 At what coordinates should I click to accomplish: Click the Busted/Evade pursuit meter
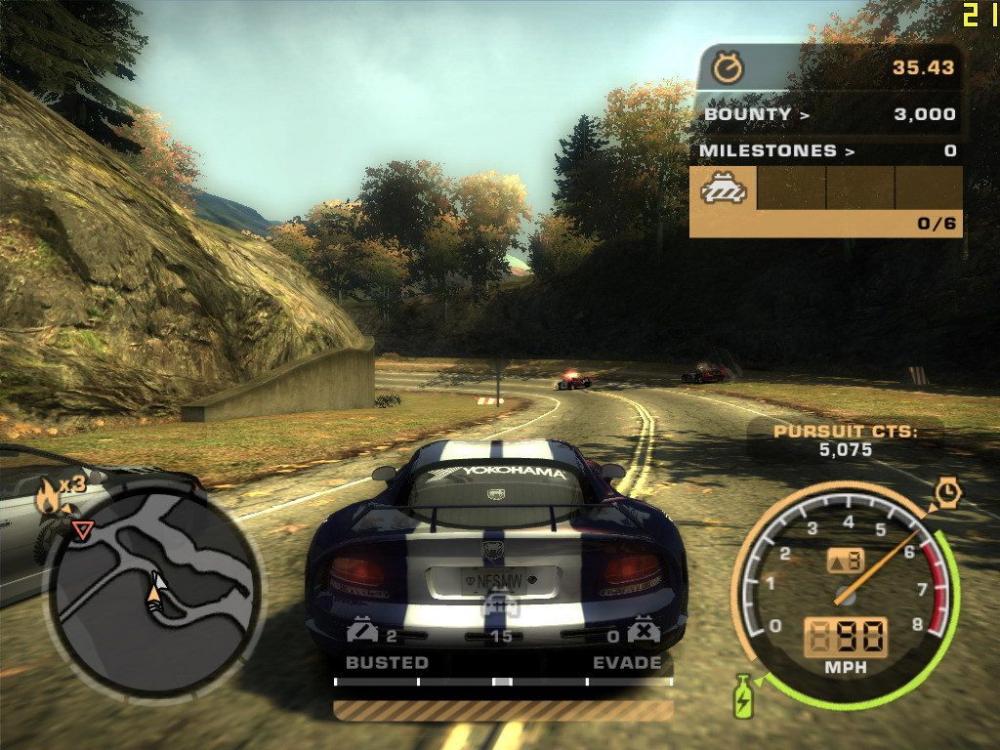(503, 681)
